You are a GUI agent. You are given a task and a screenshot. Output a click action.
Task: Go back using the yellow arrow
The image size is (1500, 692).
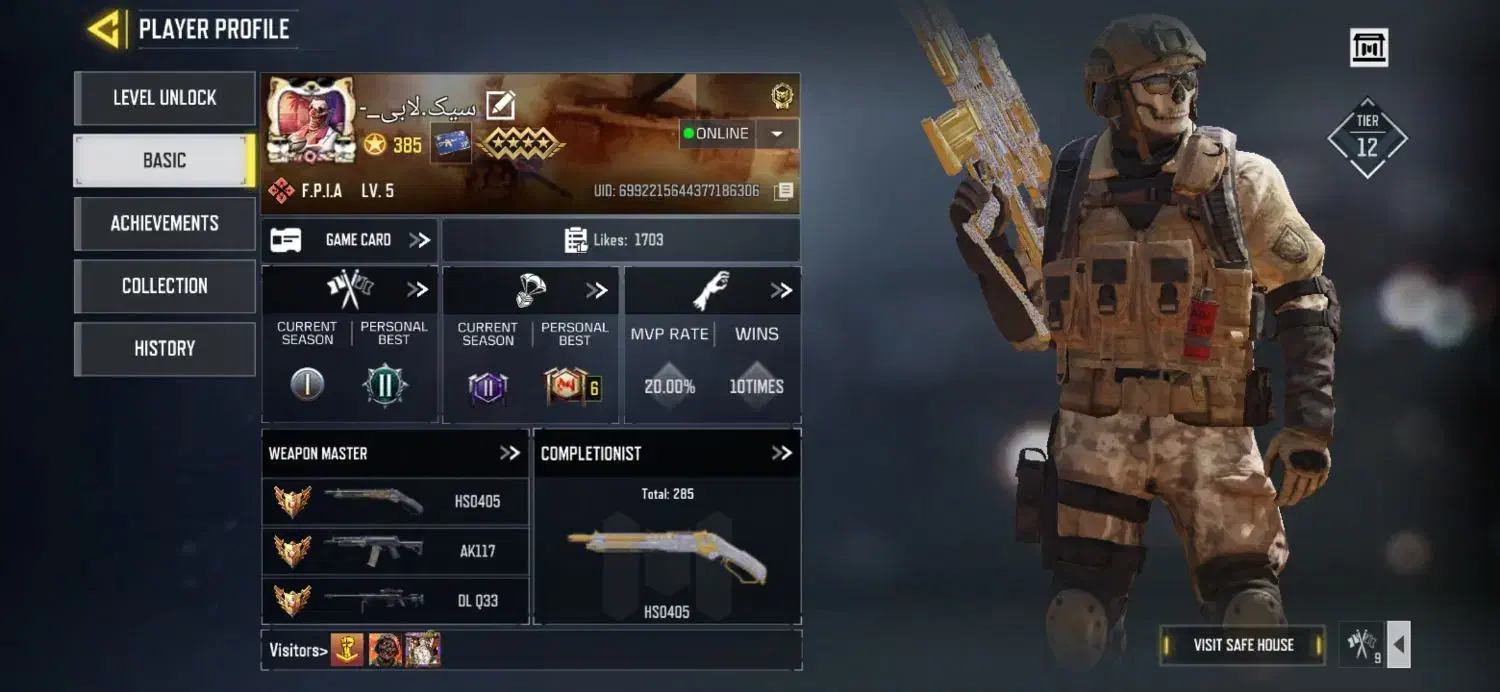(104, 29)
